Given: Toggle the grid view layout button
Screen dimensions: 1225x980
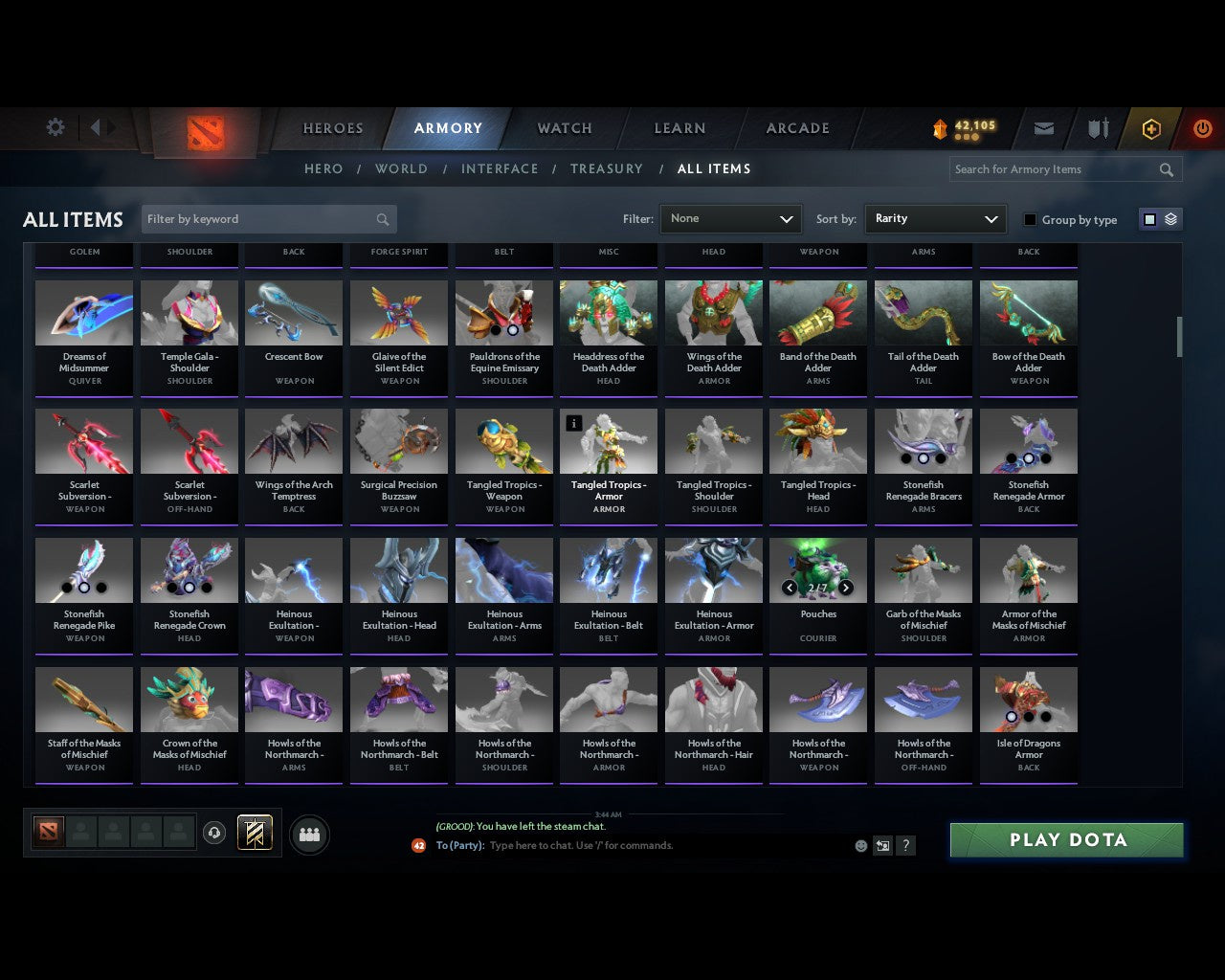Looking at the screenshot, I should (1148, 218).
